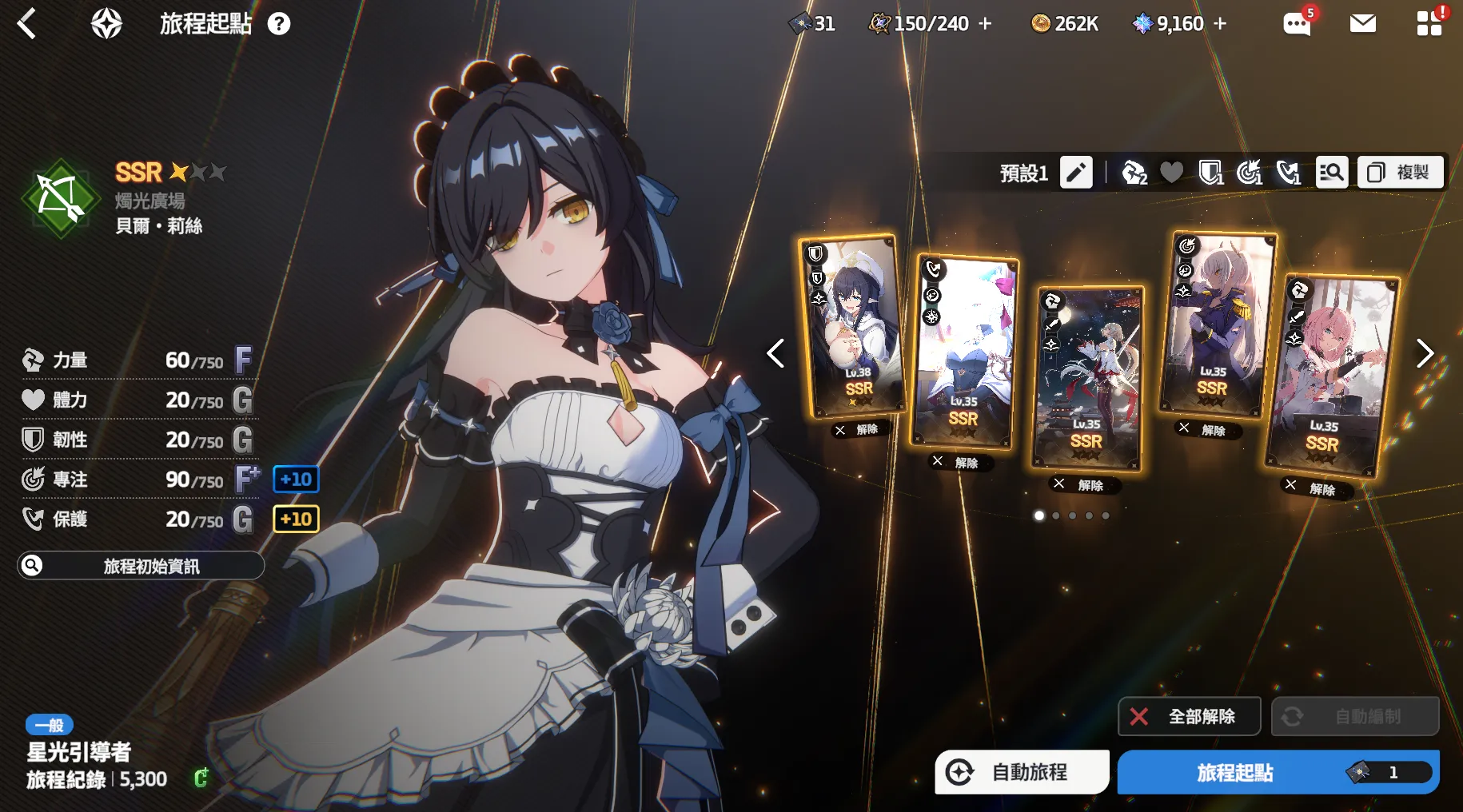The image size is (1463, 812).
Task: Click the +10 focus bonus badge
Action: [296, 480]
